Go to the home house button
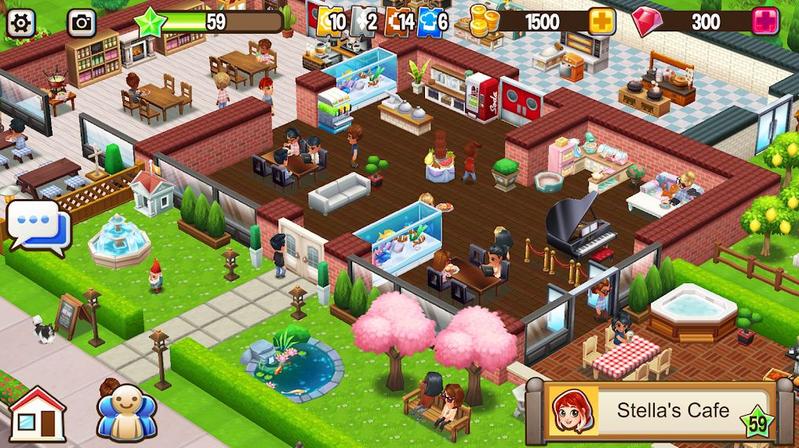 [37, 414]
